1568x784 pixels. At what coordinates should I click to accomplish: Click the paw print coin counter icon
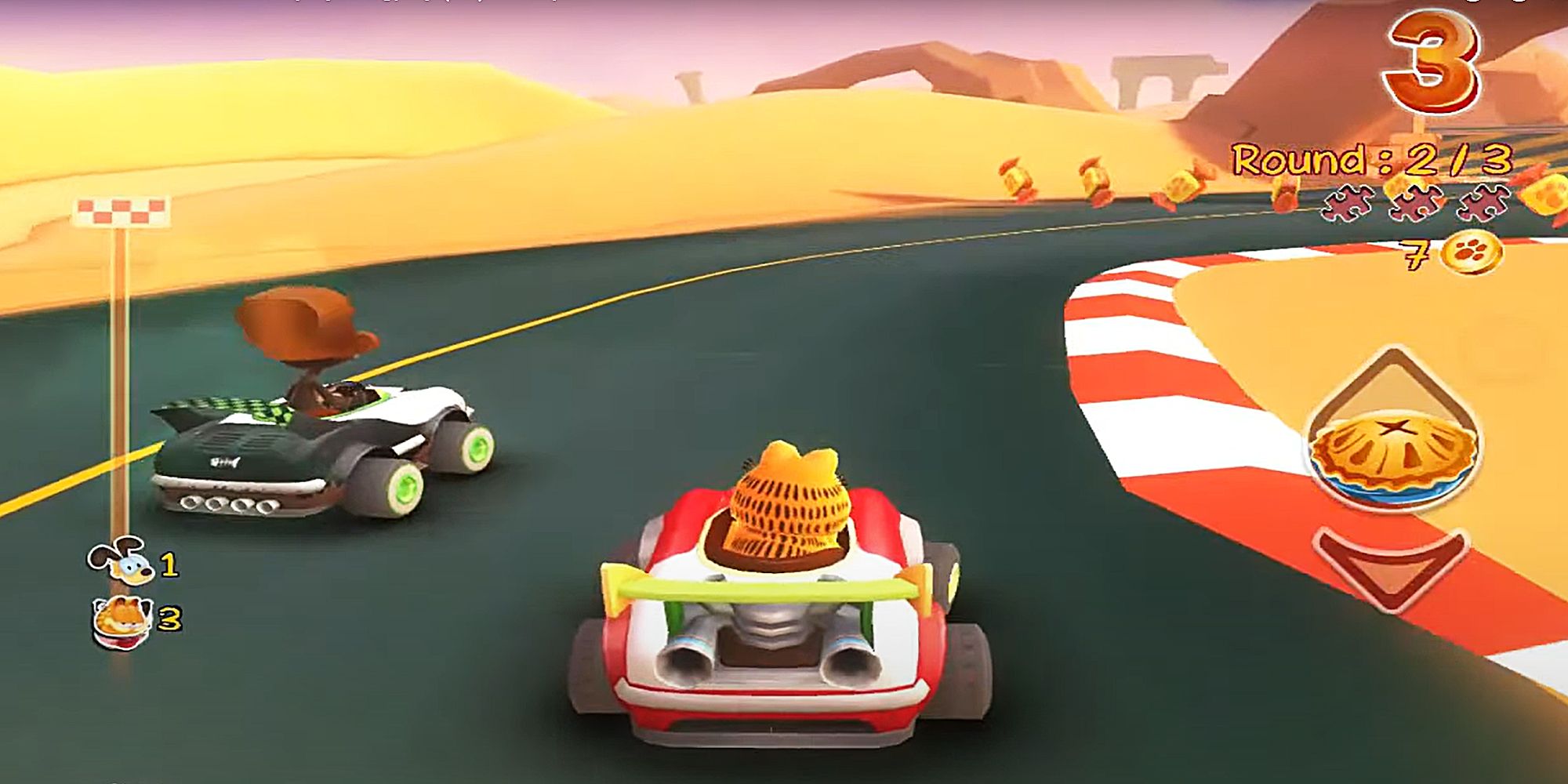(1474, 253)
